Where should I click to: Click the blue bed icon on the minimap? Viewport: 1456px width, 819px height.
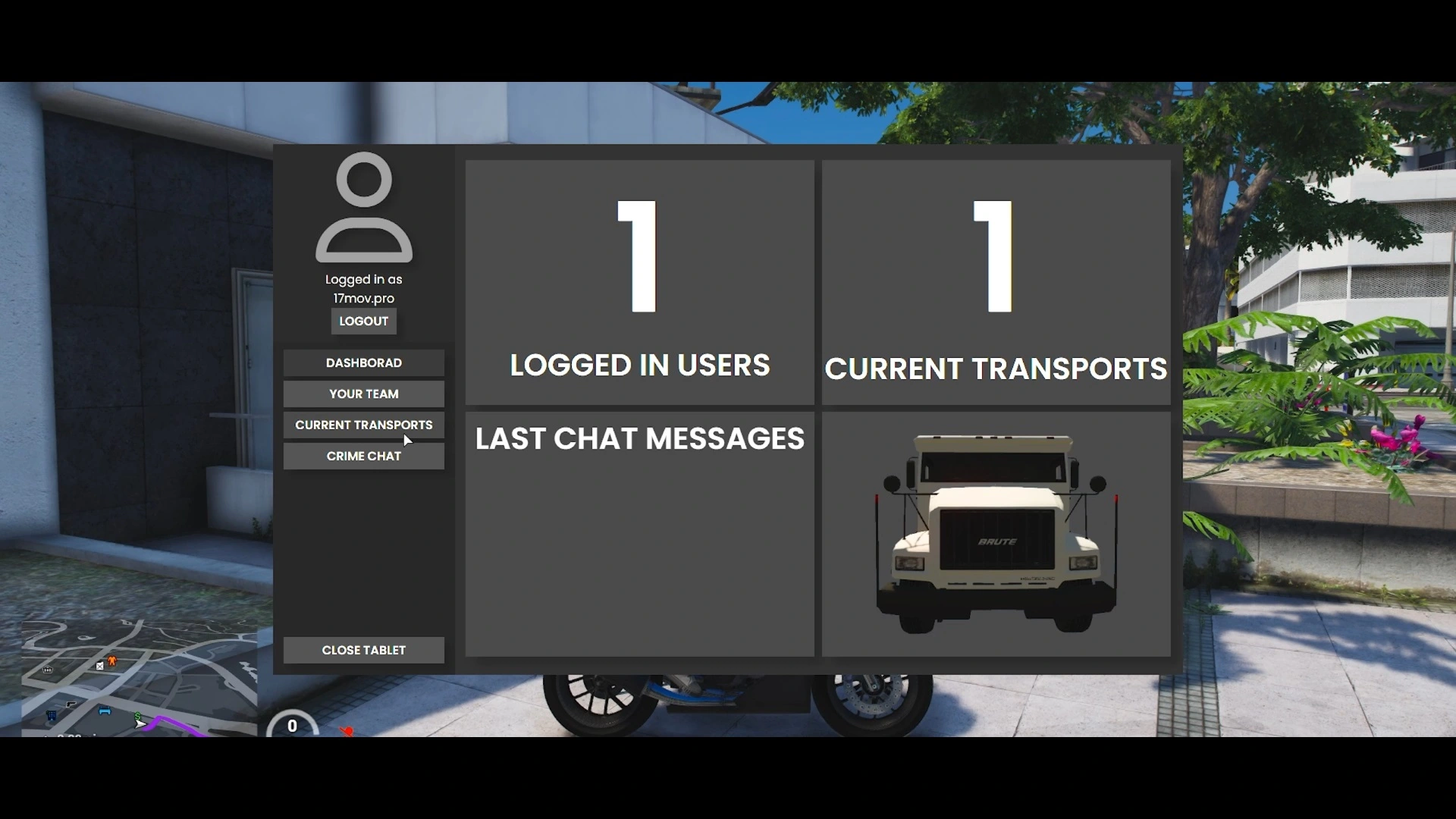(105, 711)
